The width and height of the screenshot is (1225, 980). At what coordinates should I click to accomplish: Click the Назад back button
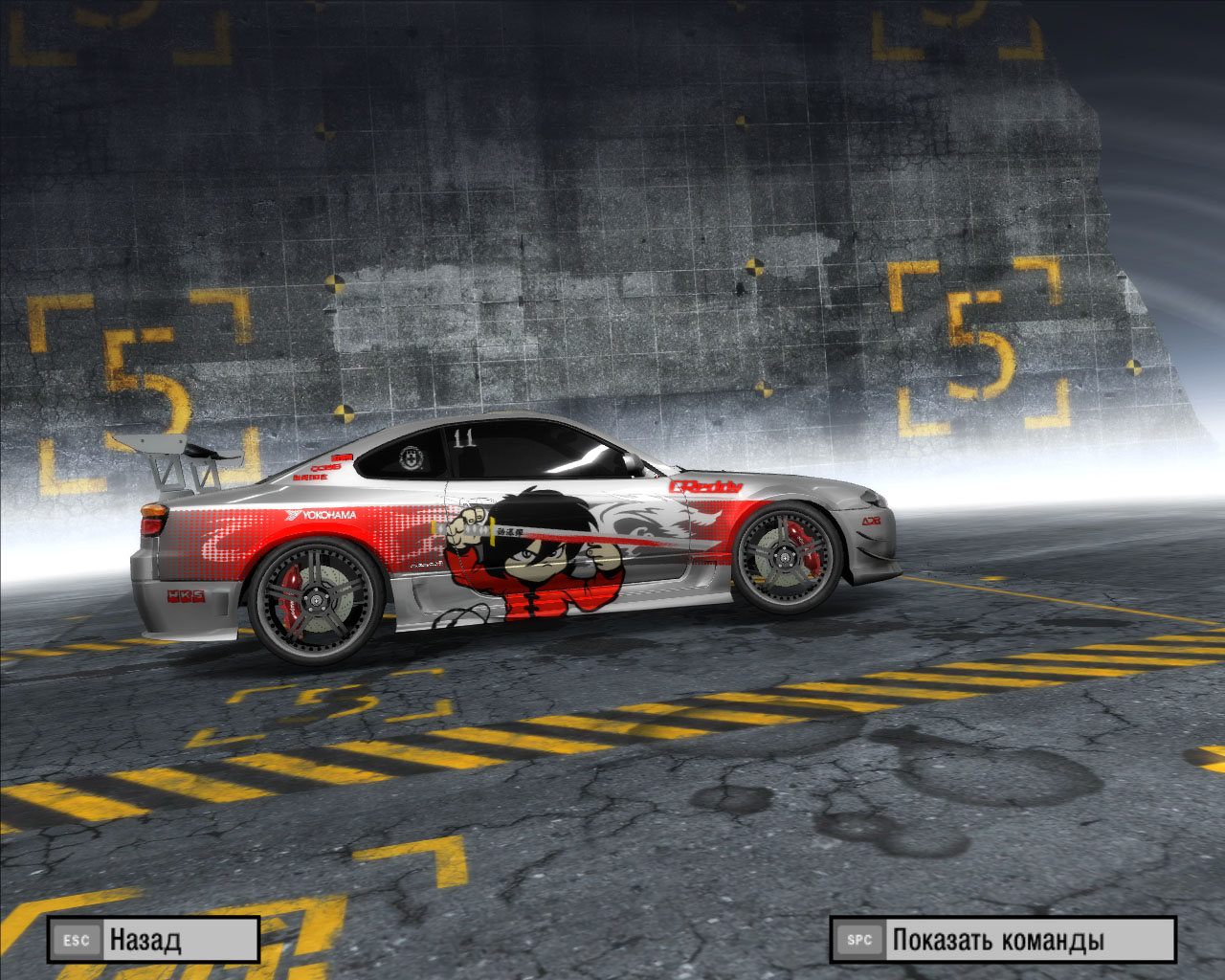tap(153, 940)
